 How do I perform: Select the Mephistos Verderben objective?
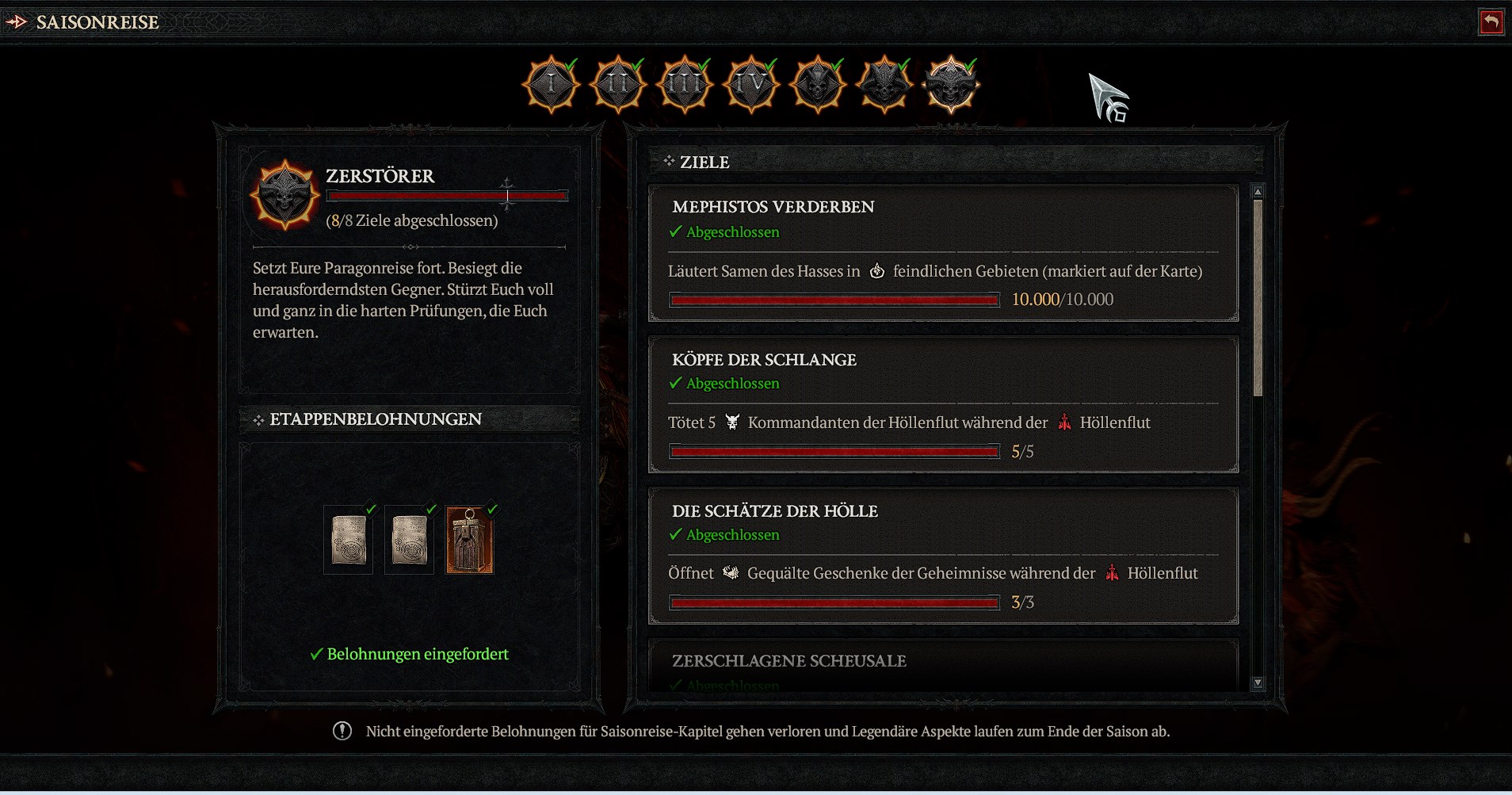(x=943, y=253)
